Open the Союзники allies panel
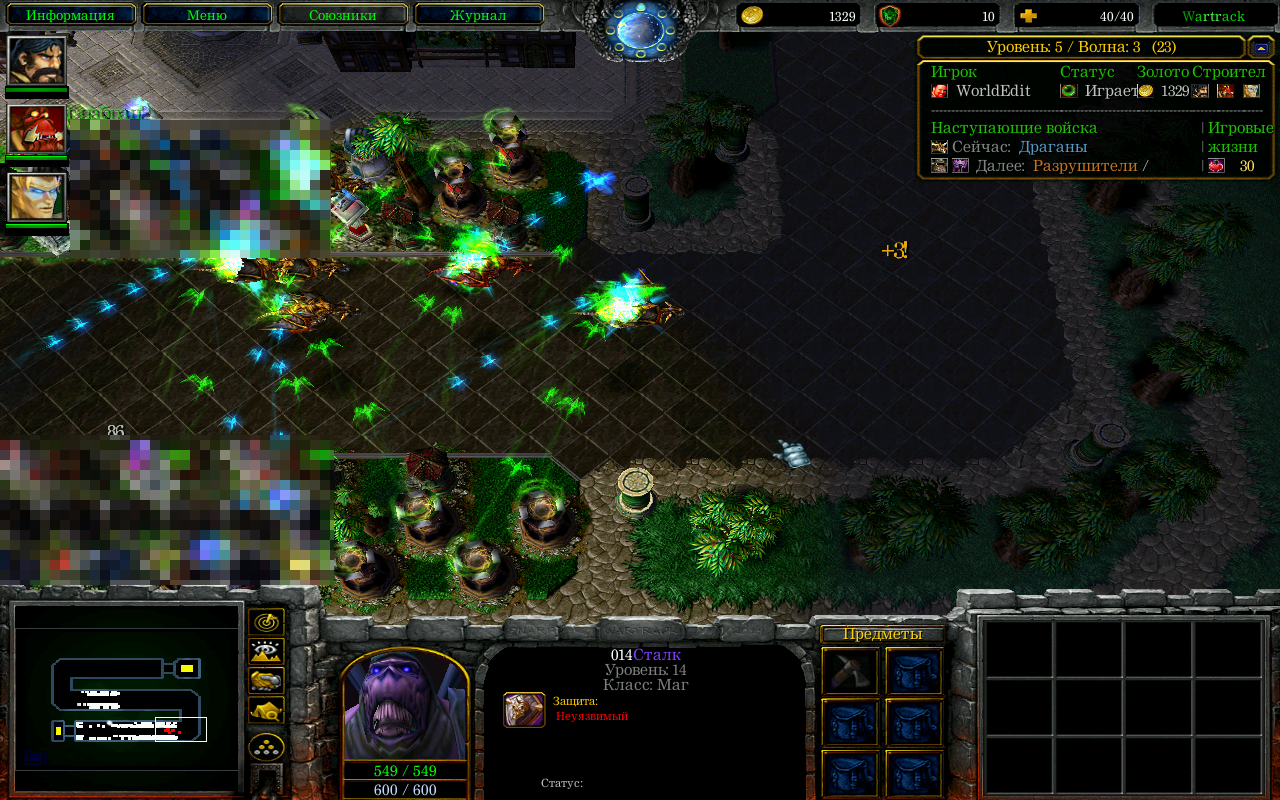This screenshot has height=800, width=1280. (343, 15)
